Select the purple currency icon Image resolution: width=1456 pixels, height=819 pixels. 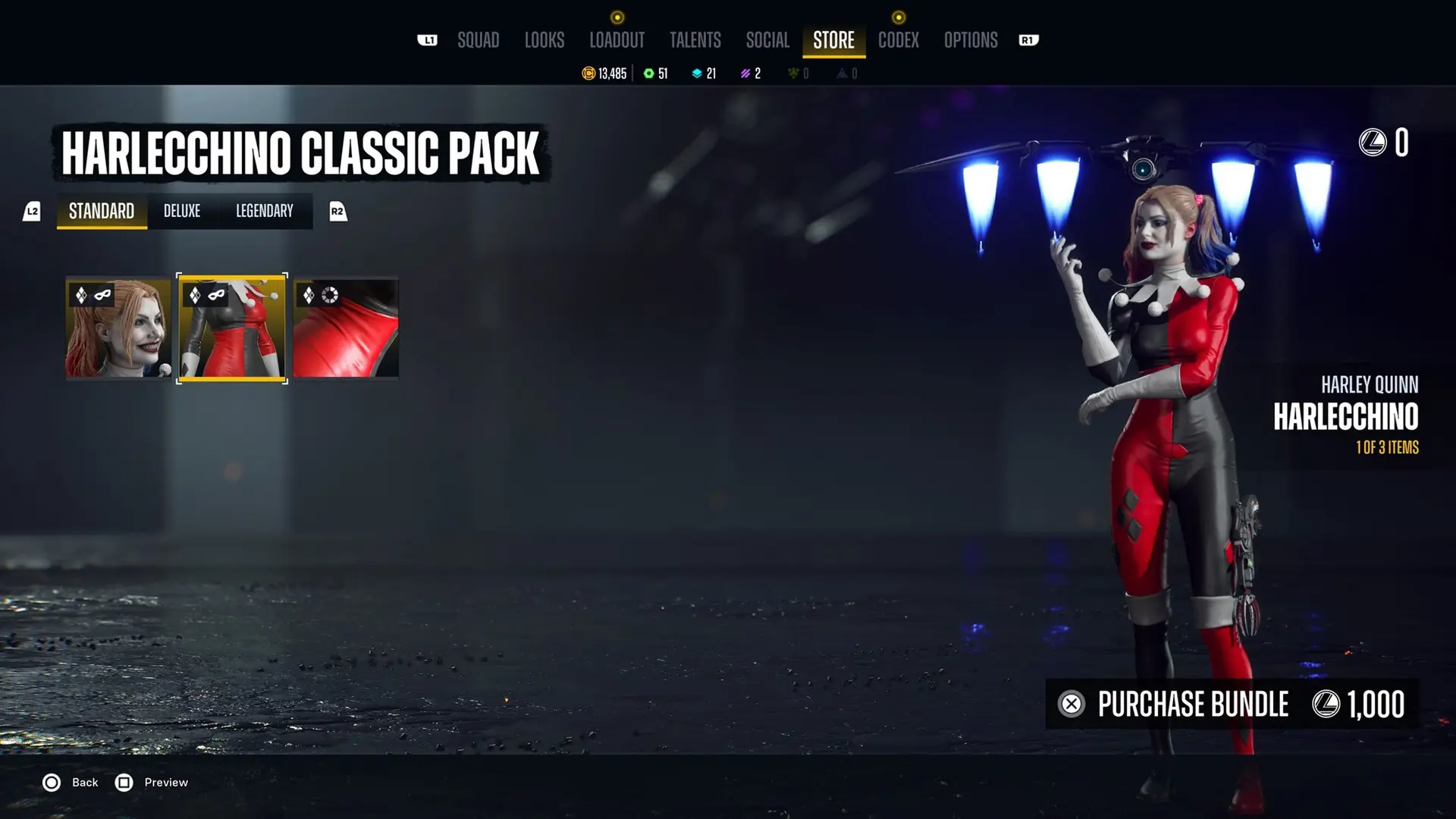744,74
